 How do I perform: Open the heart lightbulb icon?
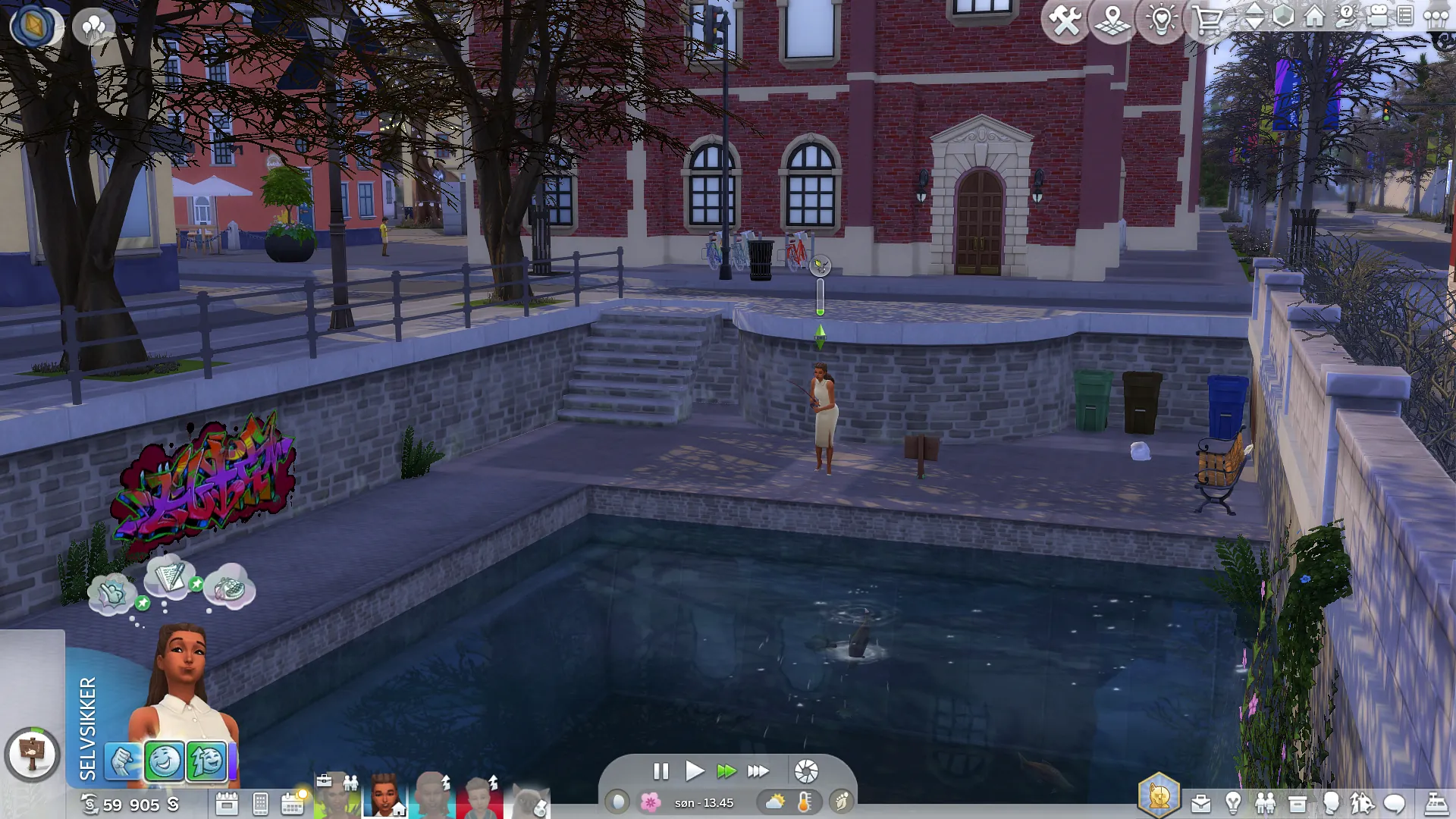pos(1160,20)
